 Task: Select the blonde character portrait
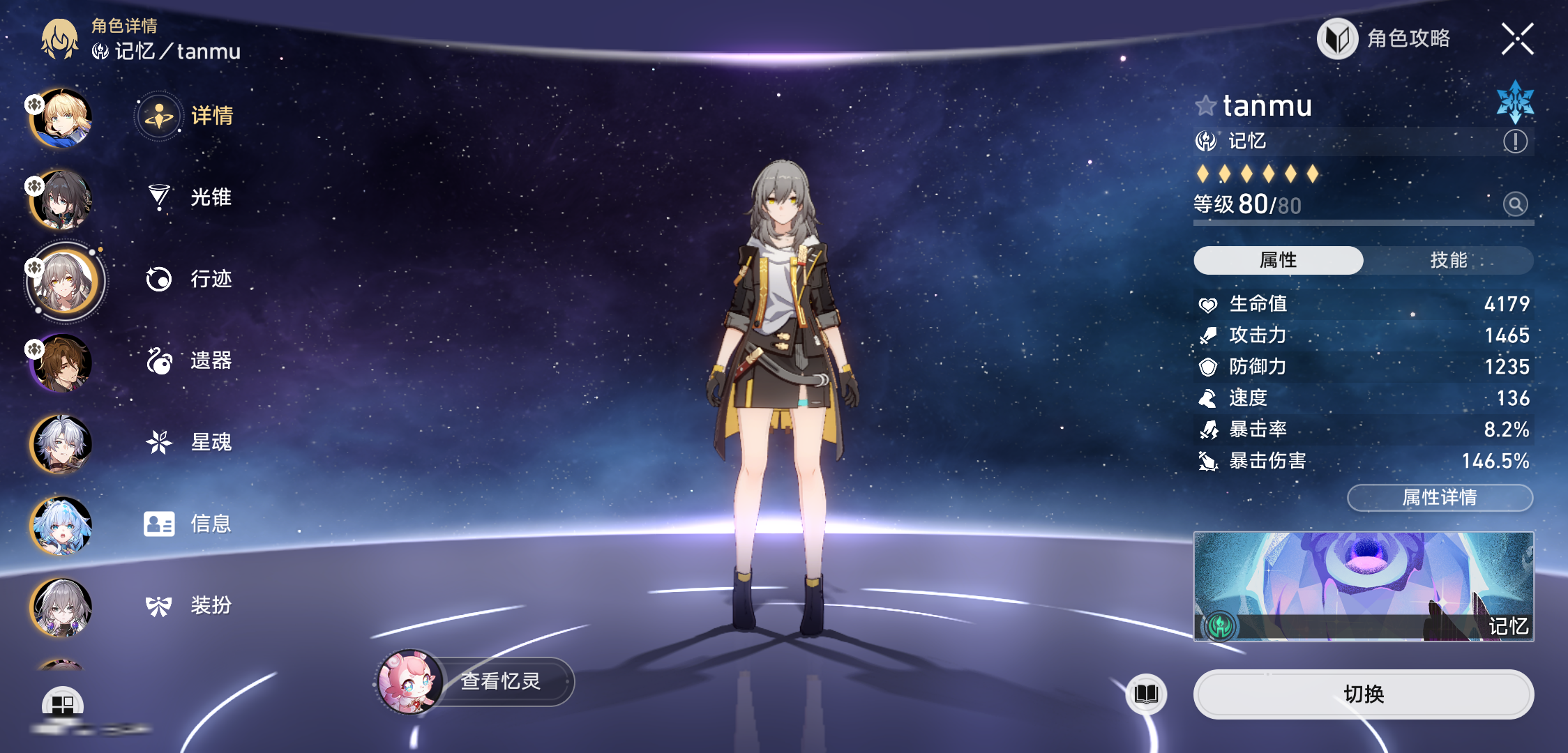tap(63, 119)
